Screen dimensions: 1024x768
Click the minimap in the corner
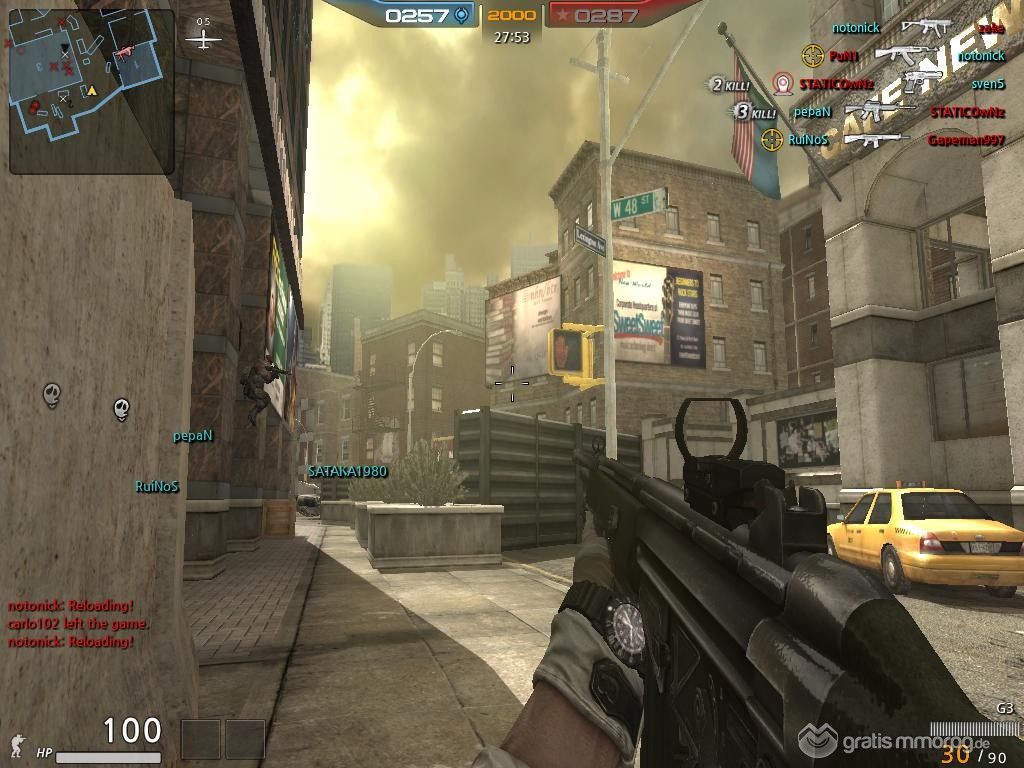pos(92,91)
